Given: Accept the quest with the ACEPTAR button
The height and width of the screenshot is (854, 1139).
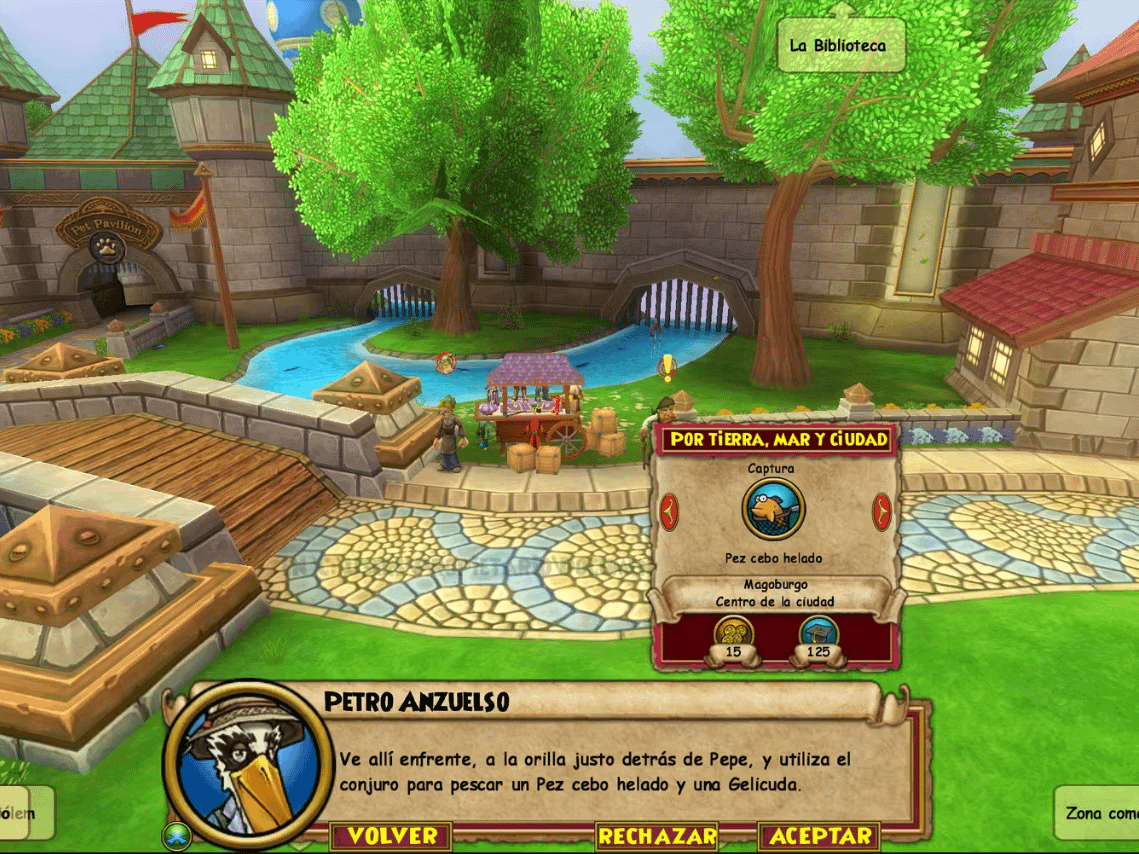Looking at the screenshot, I should click(x=821, y=836).
